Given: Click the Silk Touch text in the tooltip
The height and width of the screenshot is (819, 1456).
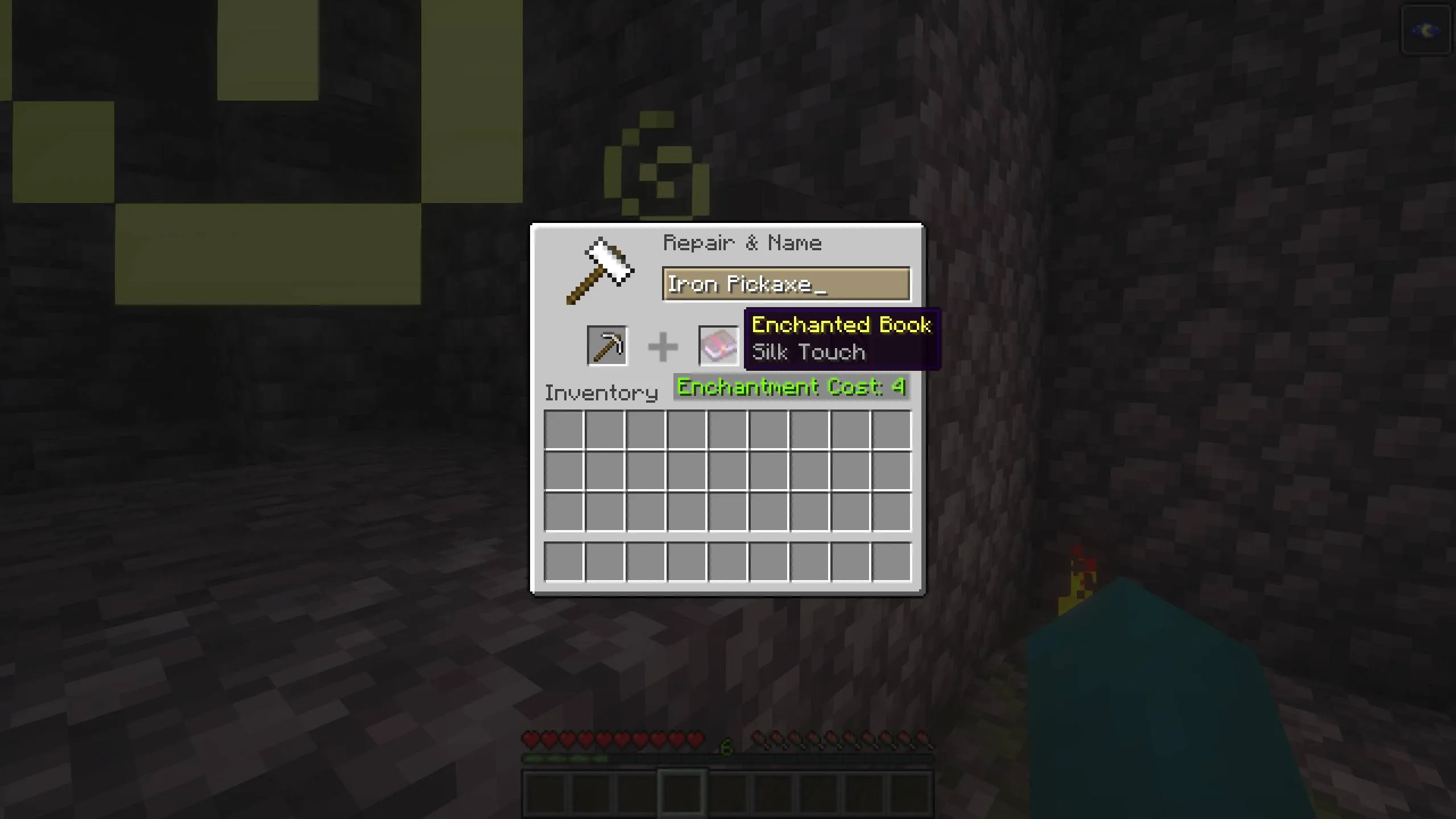Looking at the screenshot, I should (808, 351).
